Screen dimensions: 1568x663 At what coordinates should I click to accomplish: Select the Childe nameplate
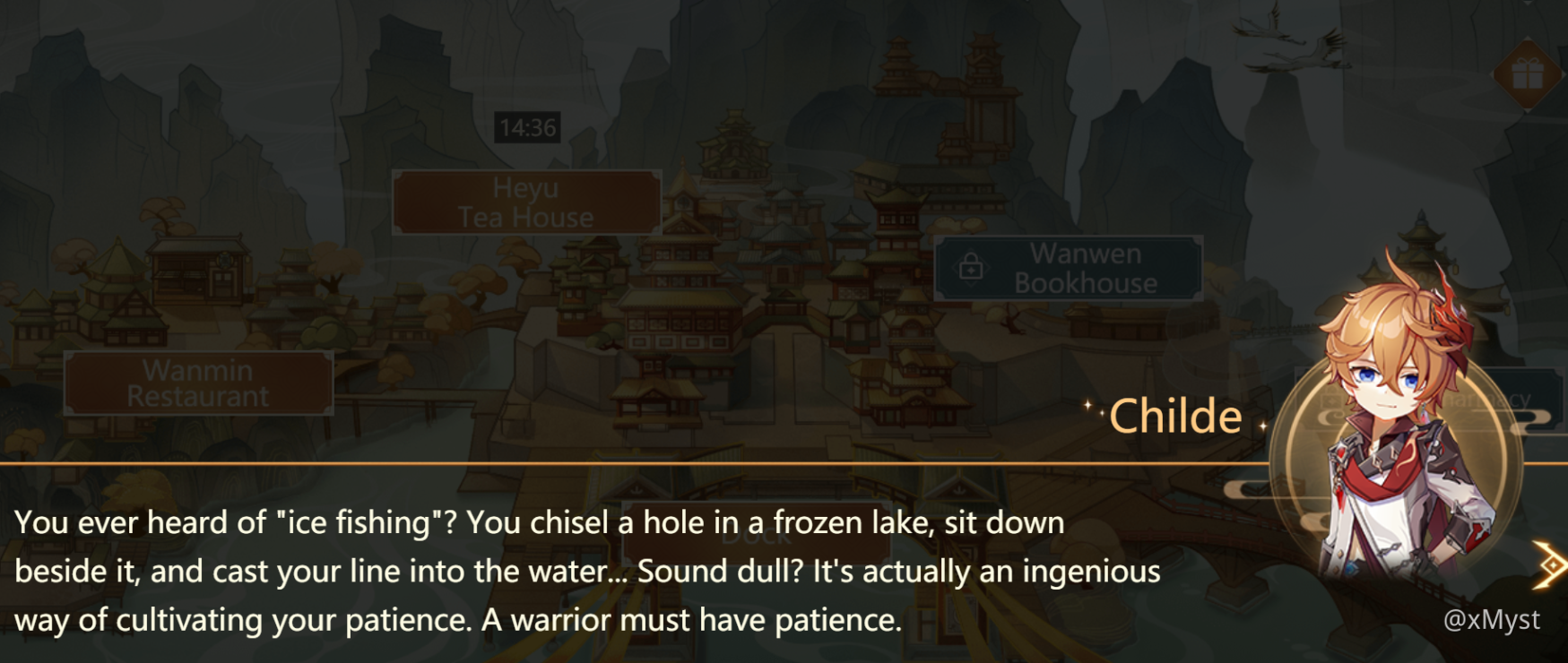(x=1177, y=414)
